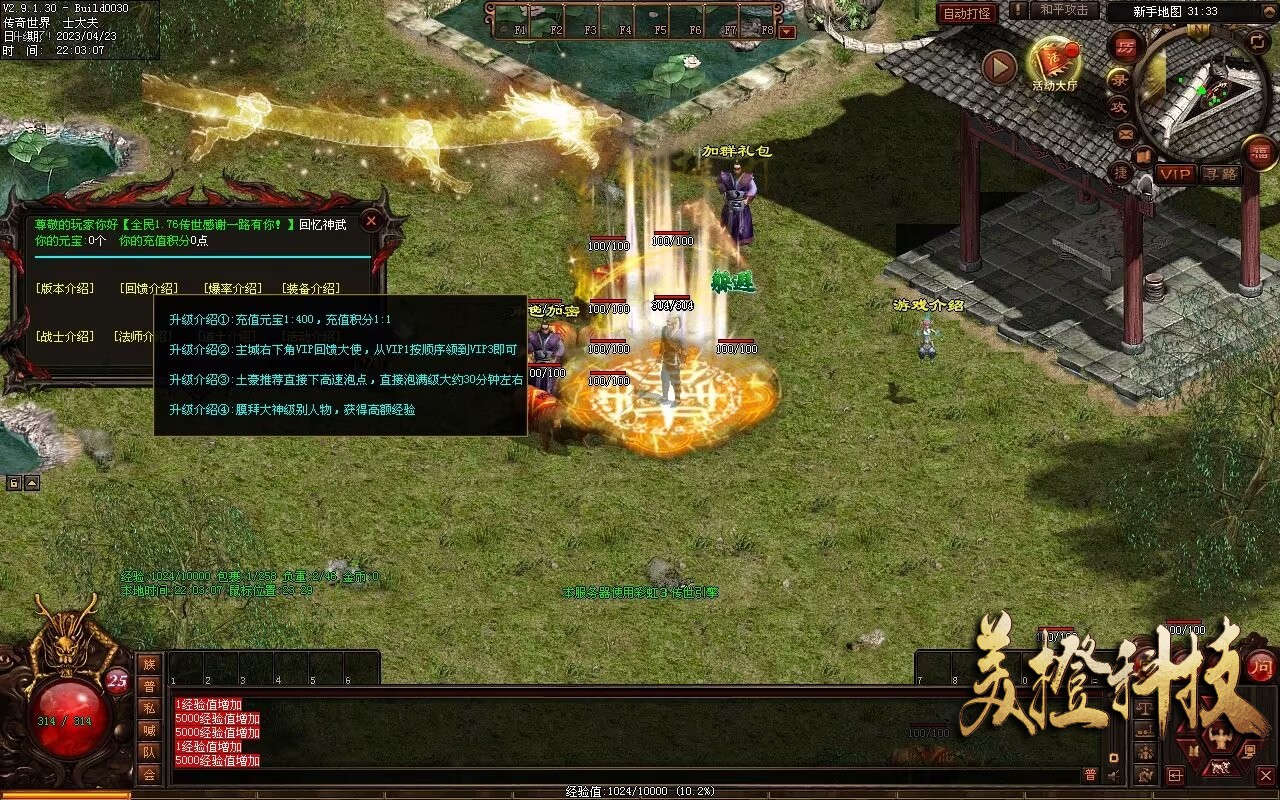The width and height of the screenshot is (1280, 800).
Task: Choose the 战士介绍 warrior intro link
Action: [65, 337]
